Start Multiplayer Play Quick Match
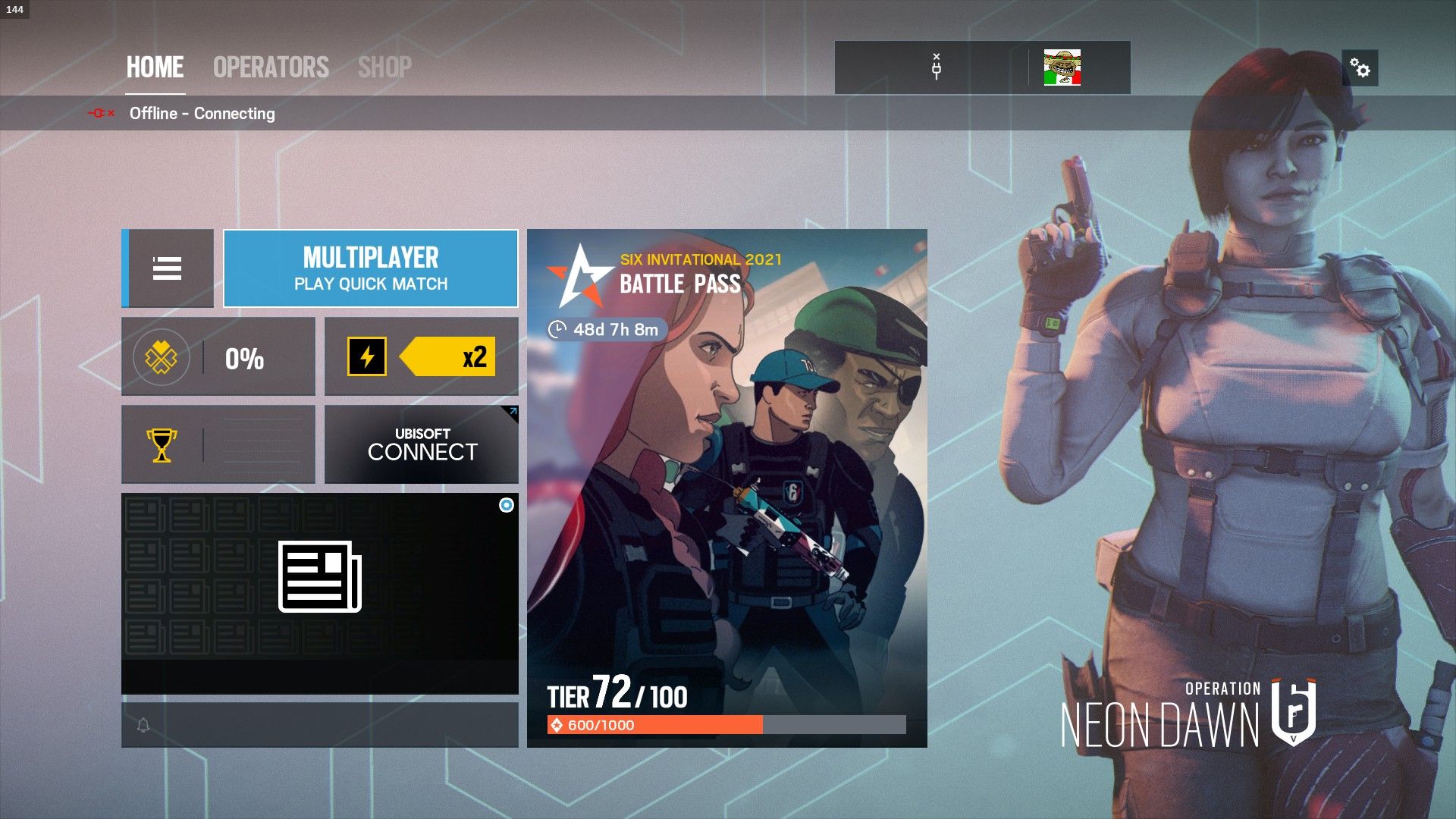1456x819 pixels. pos(371,268)
